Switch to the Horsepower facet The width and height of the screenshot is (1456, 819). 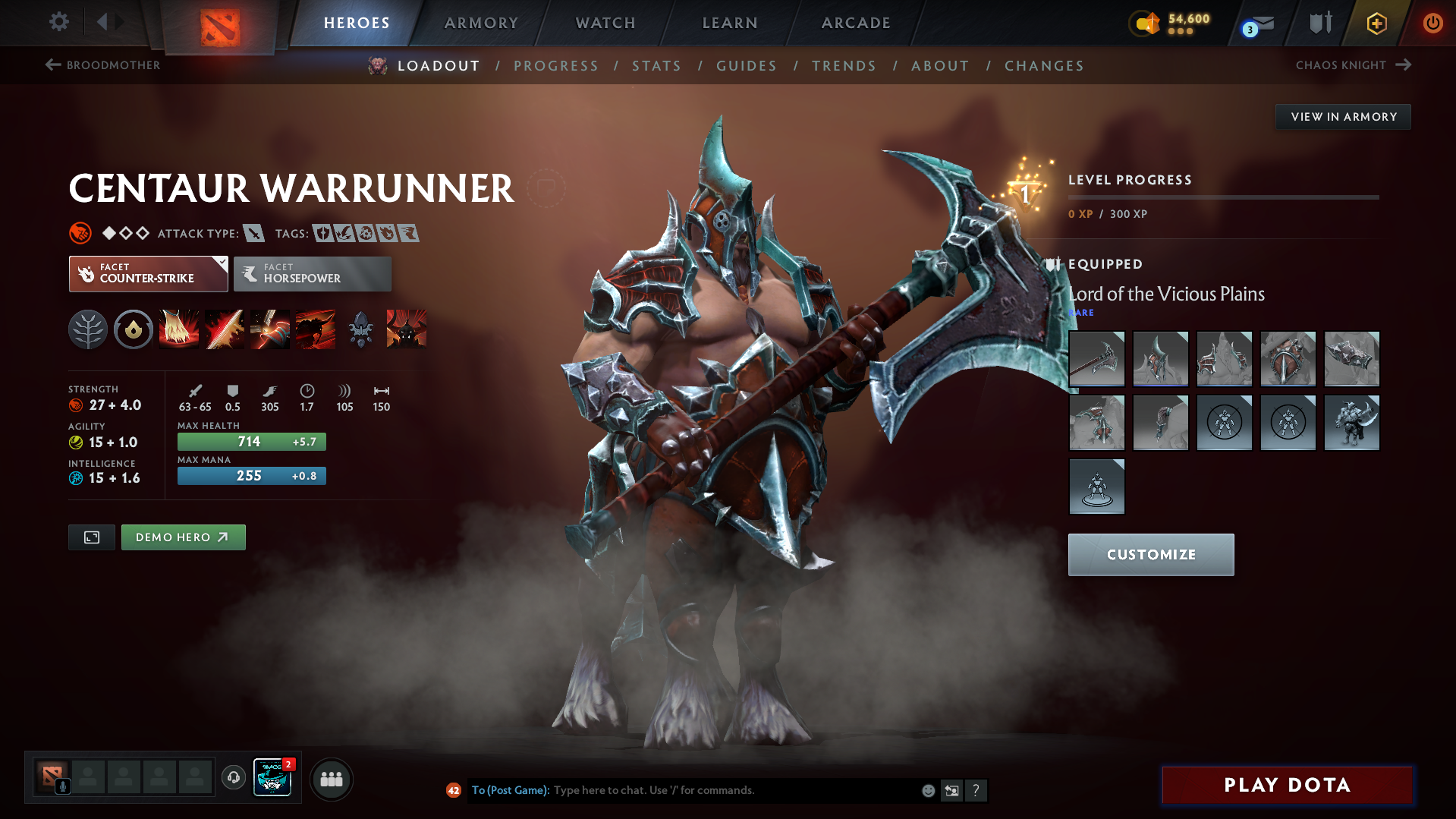tap(312, 273)
